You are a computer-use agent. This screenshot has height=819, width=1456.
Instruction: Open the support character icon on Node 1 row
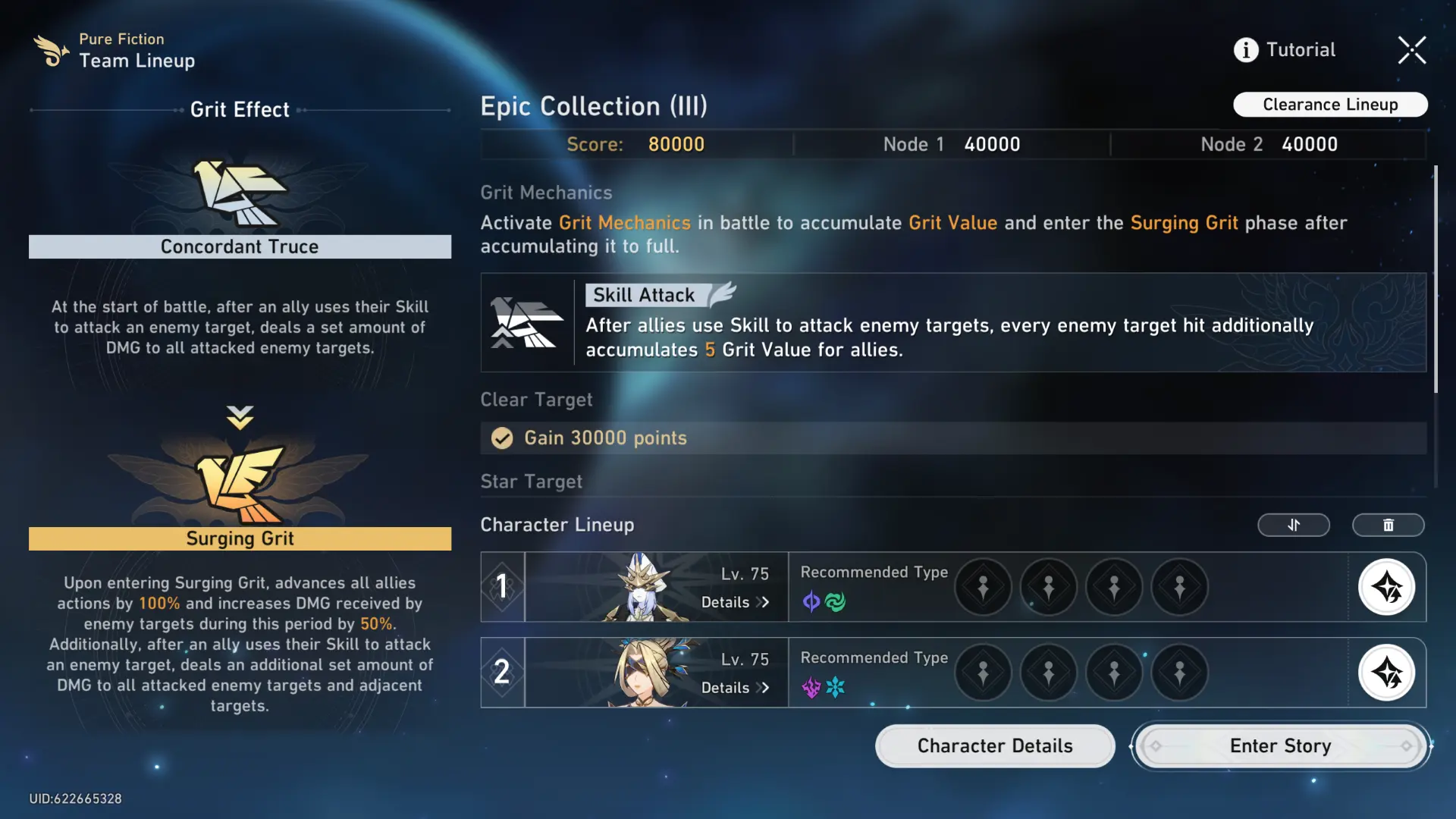point(1388,587)
